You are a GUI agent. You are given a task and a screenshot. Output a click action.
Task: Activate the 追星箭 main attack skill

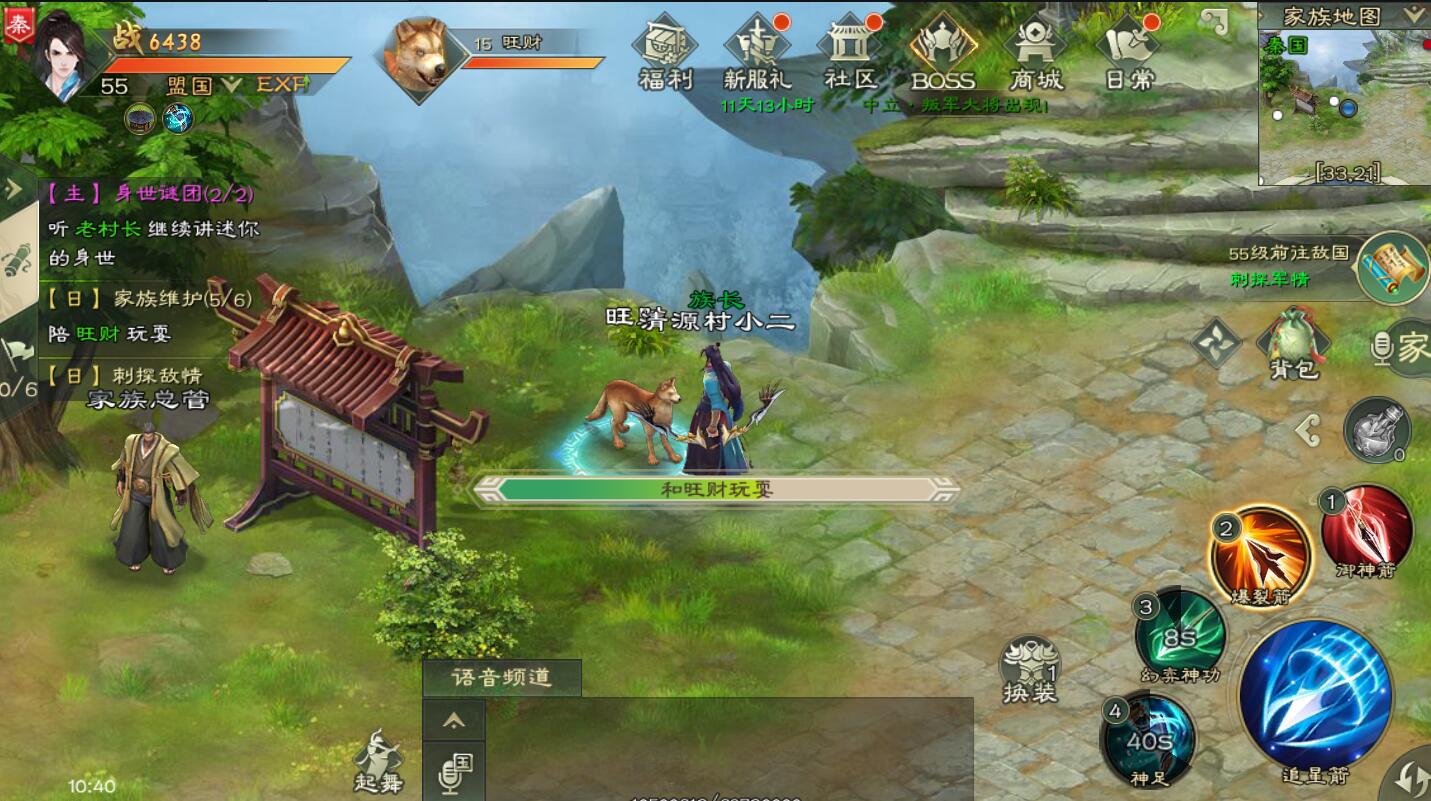1315,697
